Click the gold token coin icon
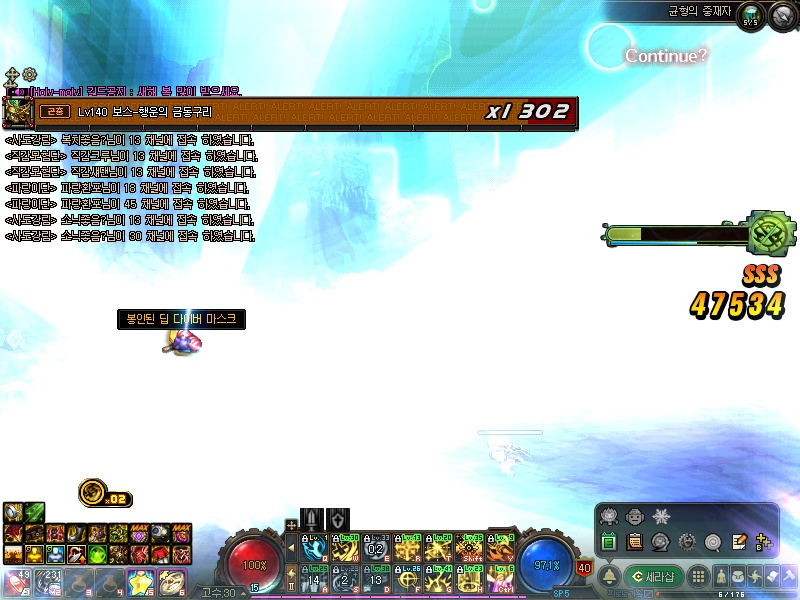 tap(93, 492)
